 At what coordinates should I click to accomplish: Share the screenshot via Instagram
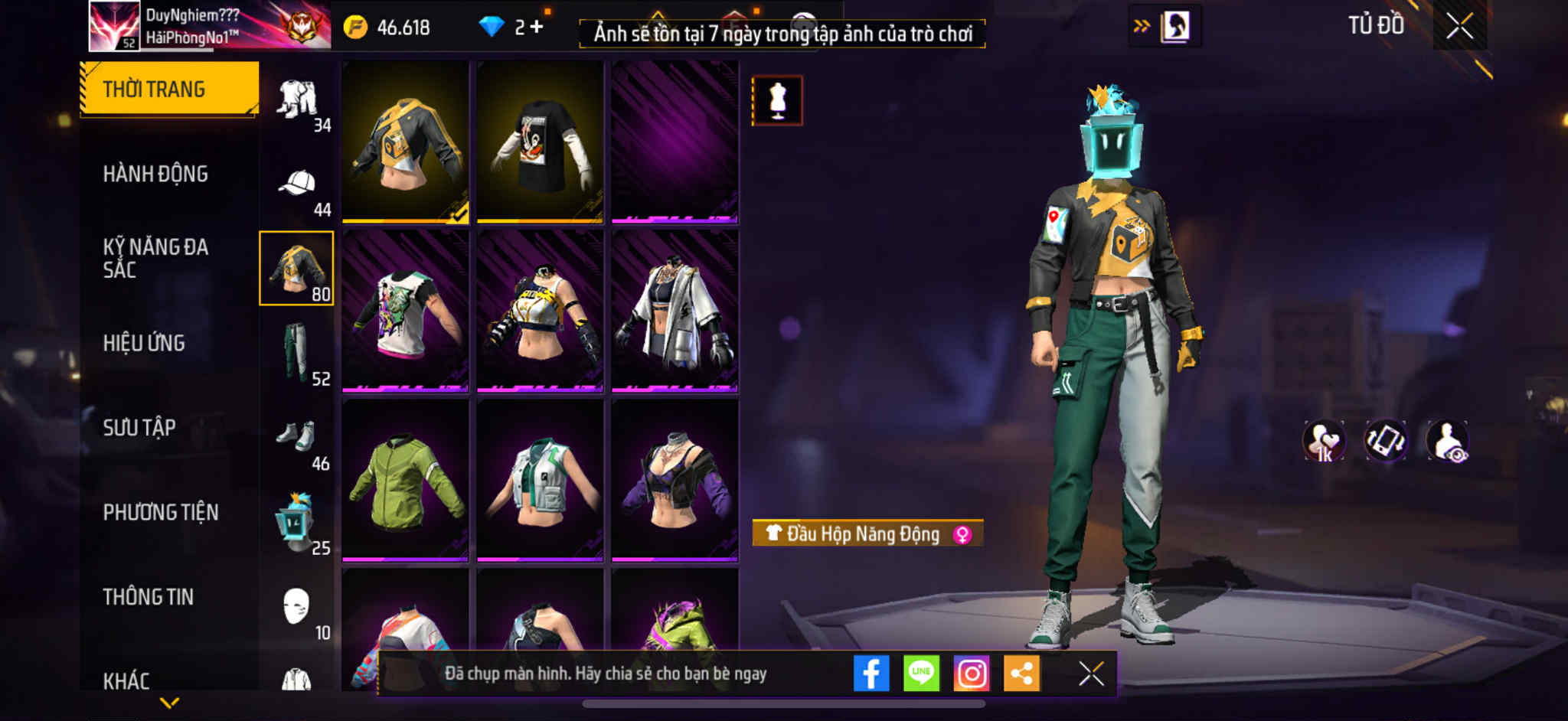(x=972, y=674)
